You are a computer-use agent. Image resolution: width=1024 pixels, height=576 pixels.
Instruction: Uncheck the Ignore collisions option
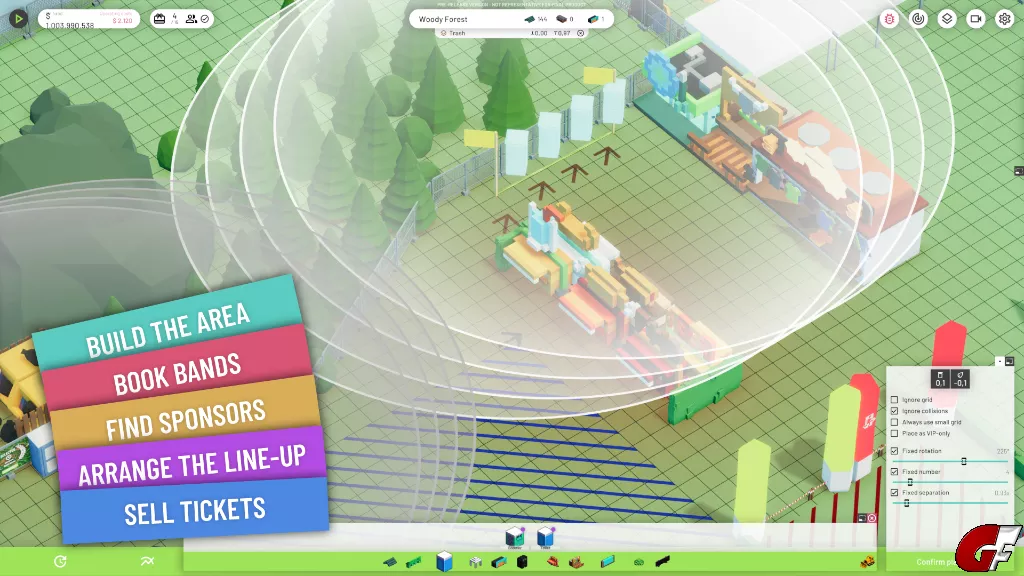[x=894, y=411]
